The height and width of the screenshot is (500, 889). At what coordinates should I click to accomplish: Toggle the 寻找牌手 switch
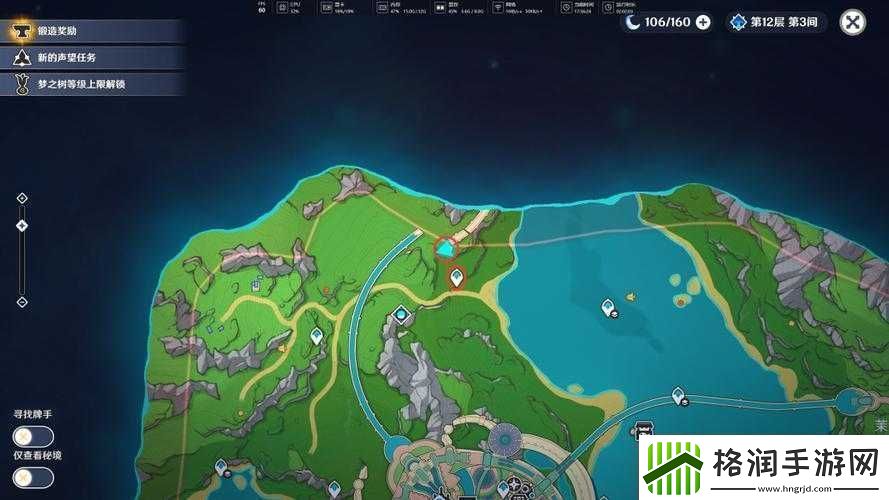pos(33,437)
